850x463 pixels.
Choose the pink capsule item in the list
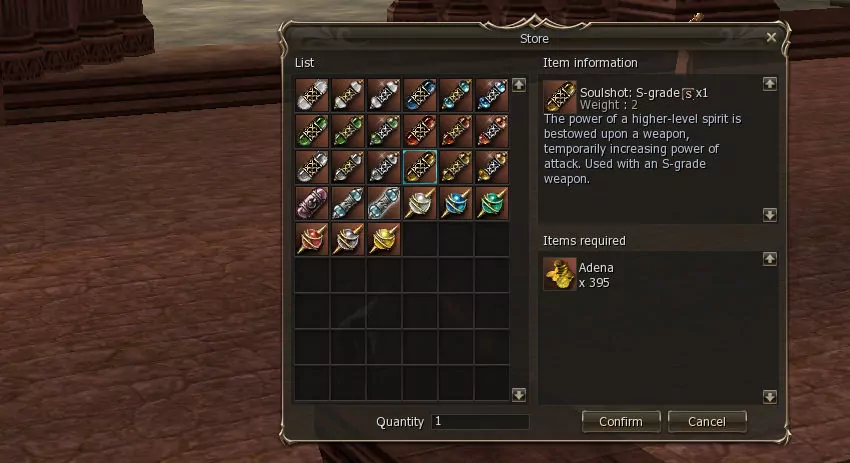tap(312, 203)
